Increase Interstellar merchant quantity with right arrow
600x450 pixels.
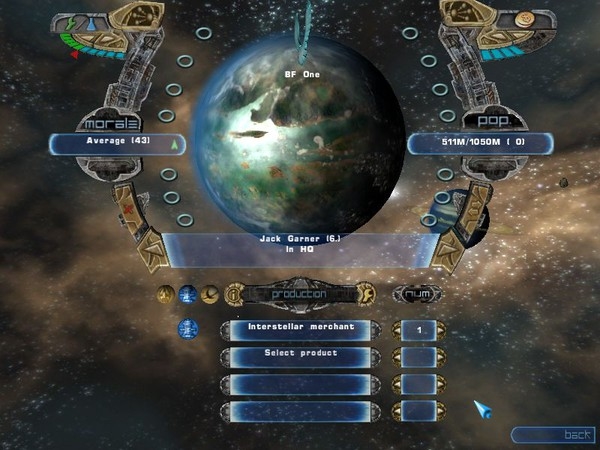pos(441,329)
